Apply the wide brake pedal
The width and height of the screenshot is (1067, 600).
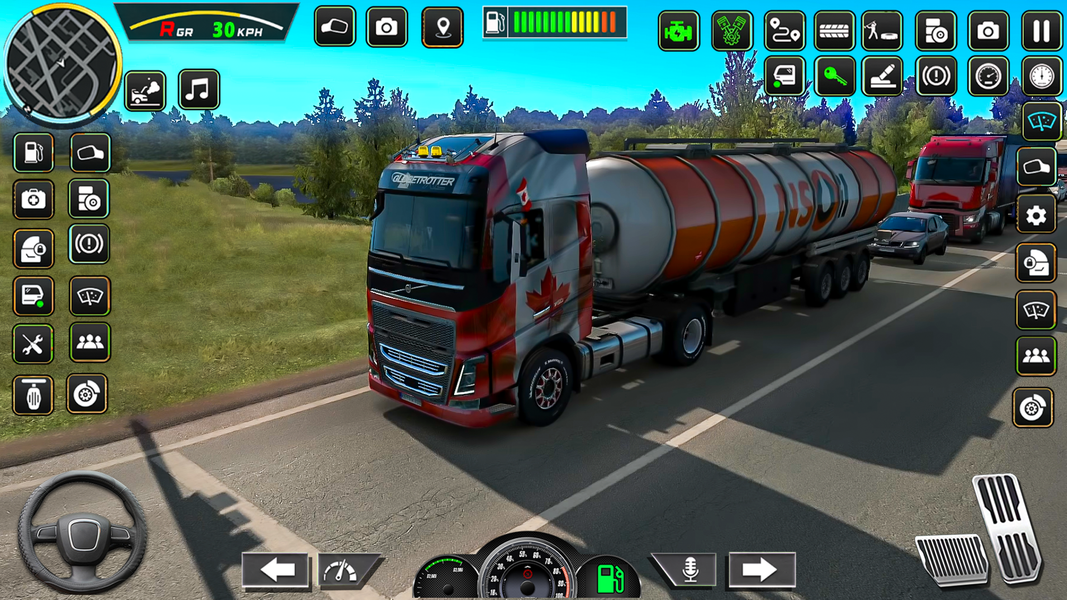(x=952, y=560)
